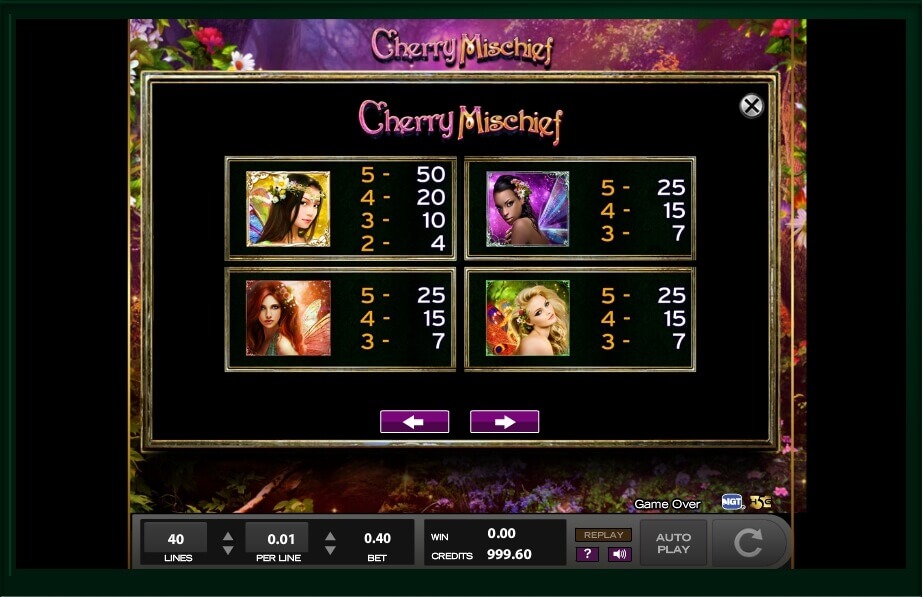Go to the next paytable page
Viewport: 923px width, 597px height.
click(x=504, y=422)
